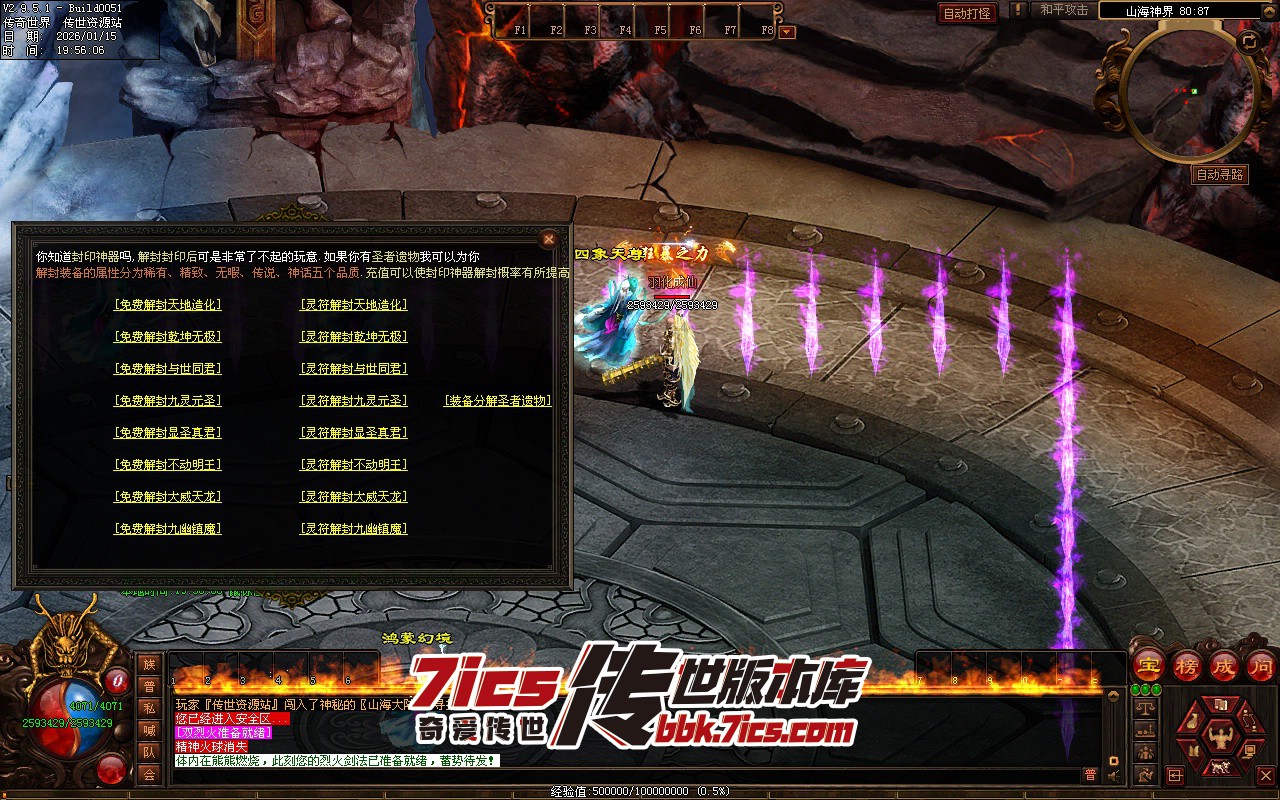Select the 族 chat channel button

(x=149, y=665)
